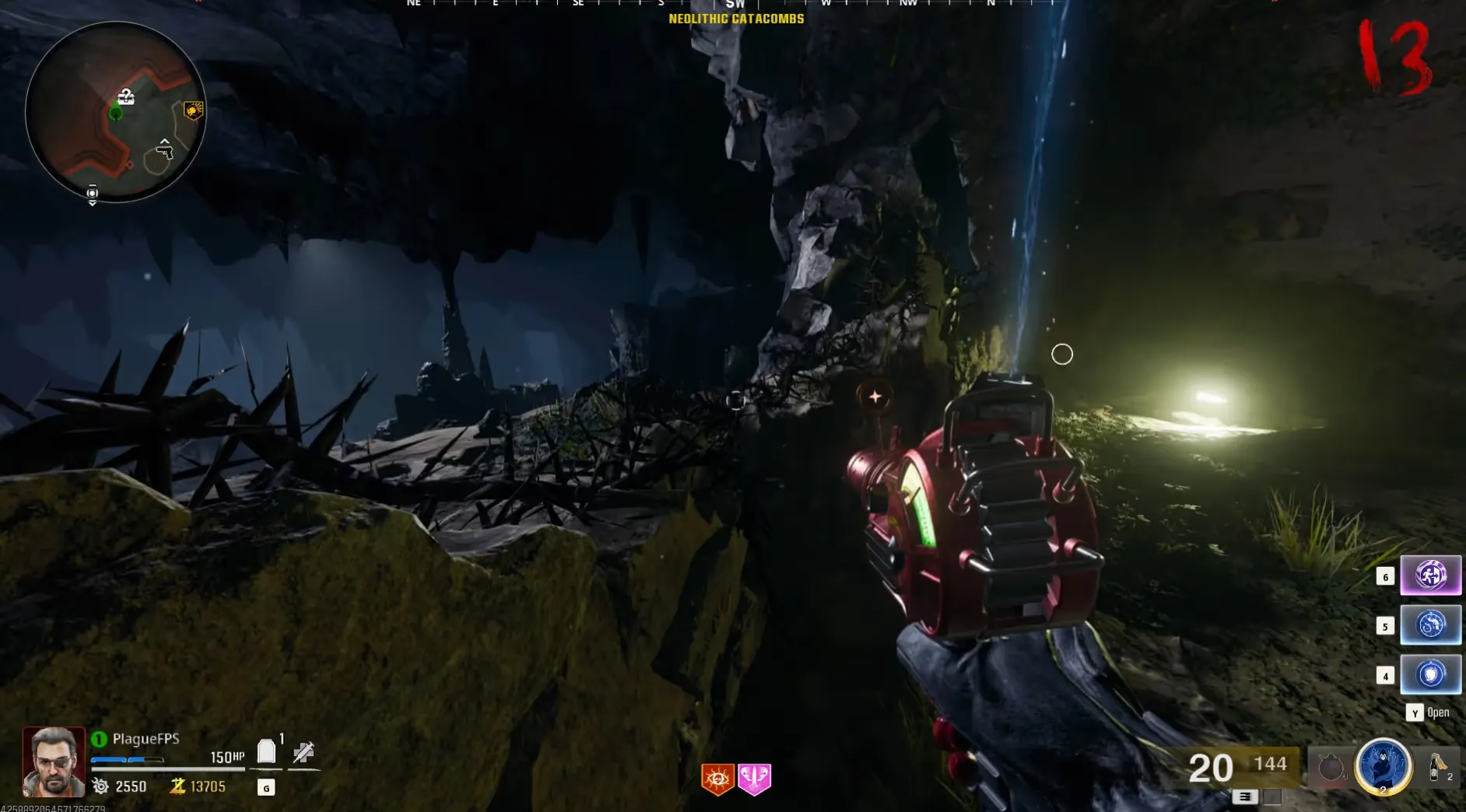This screenshot has height=812, width=1466.
Task: Click the circular minimap
Action: click(x=115, y=112)
